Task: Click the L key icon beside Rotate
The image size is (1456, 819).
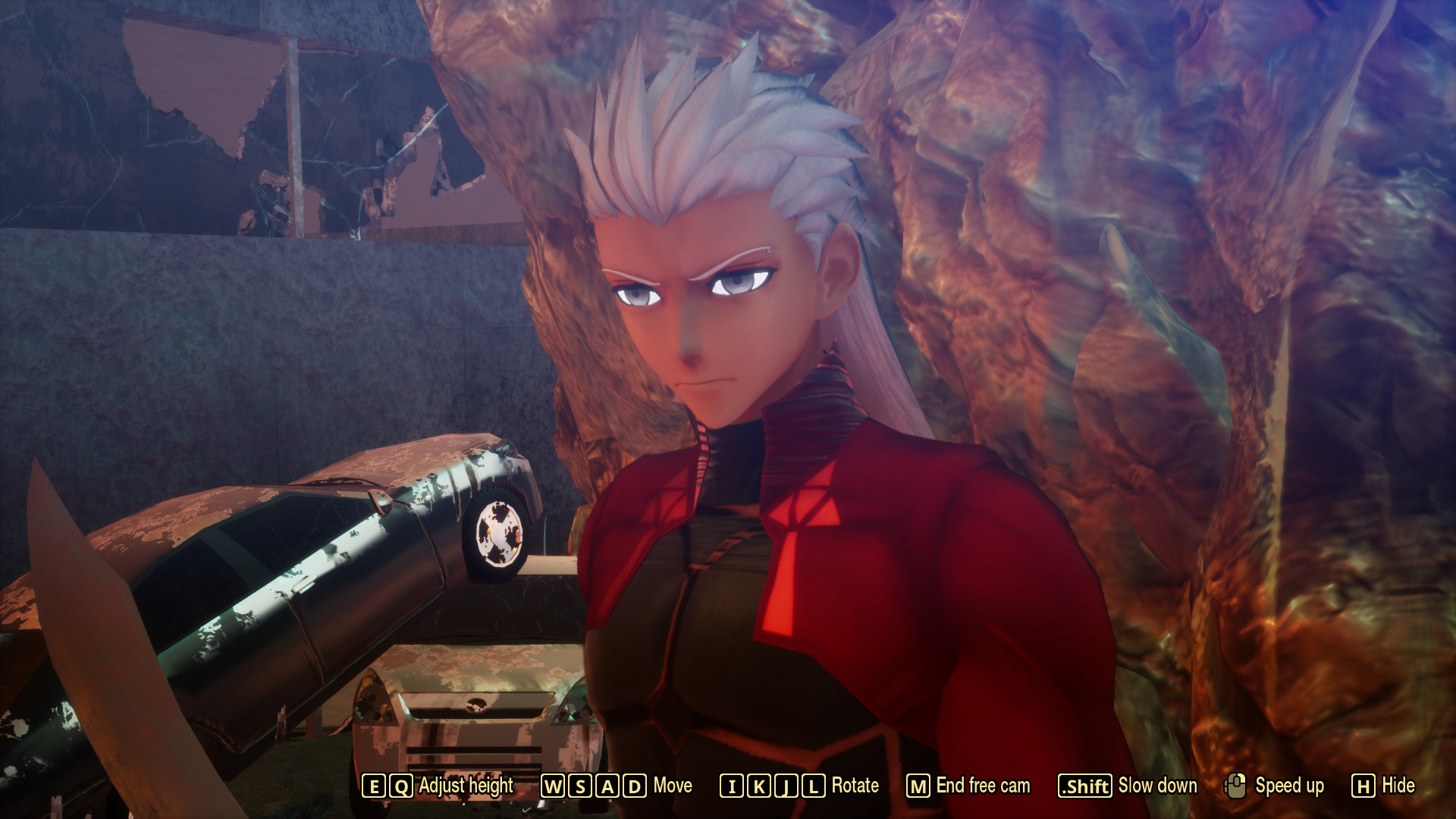Action: click(813, 787)
